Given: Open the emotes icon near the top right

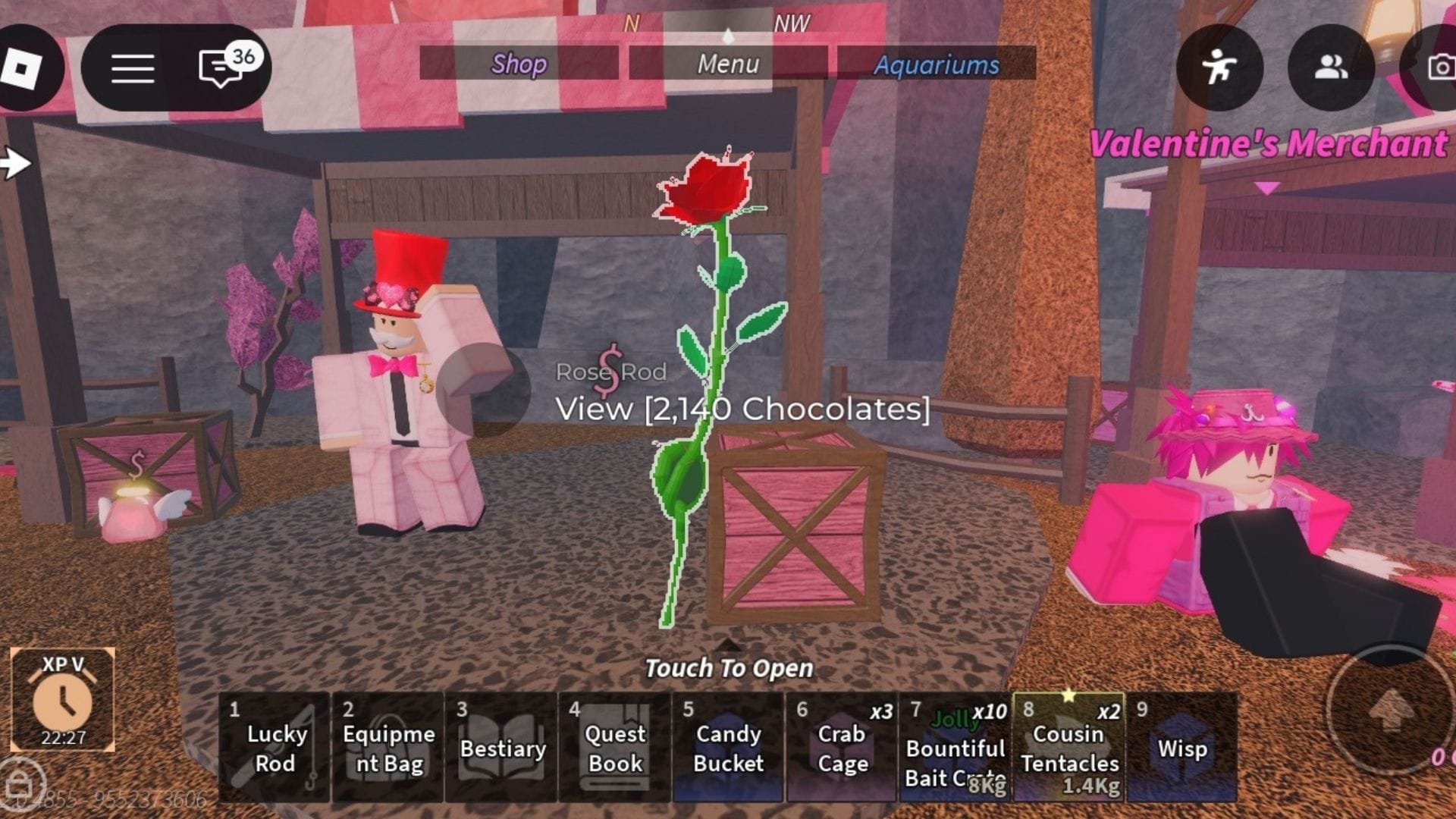Looking at the screenshot, I should tap(1219, 68).
